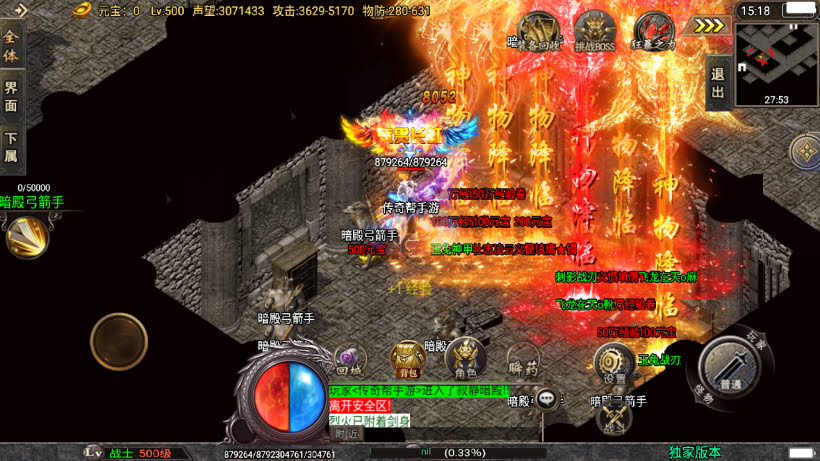Open the 背包 backpack

407,357
